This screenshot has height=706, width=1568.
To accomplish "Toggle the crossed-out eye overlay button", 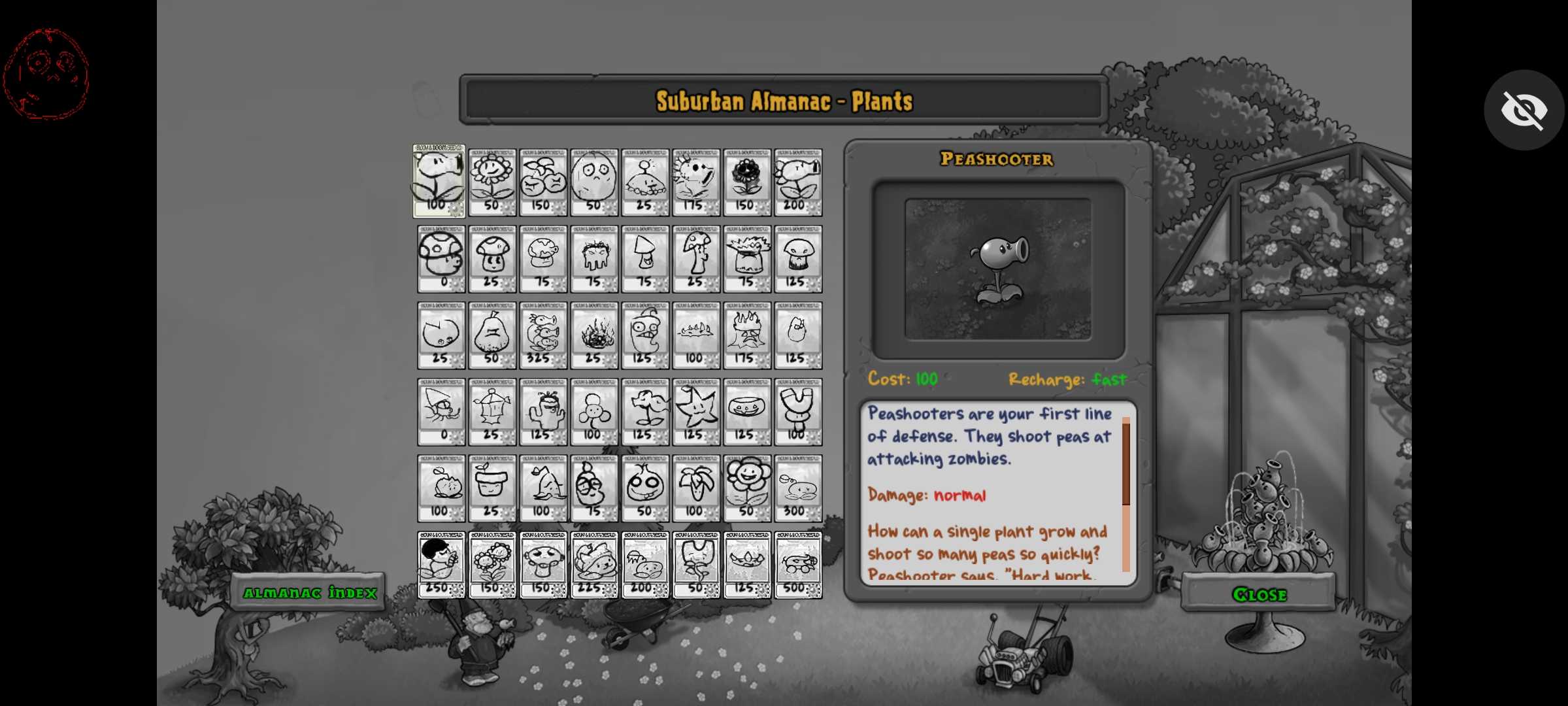I will click(1524, 110).
